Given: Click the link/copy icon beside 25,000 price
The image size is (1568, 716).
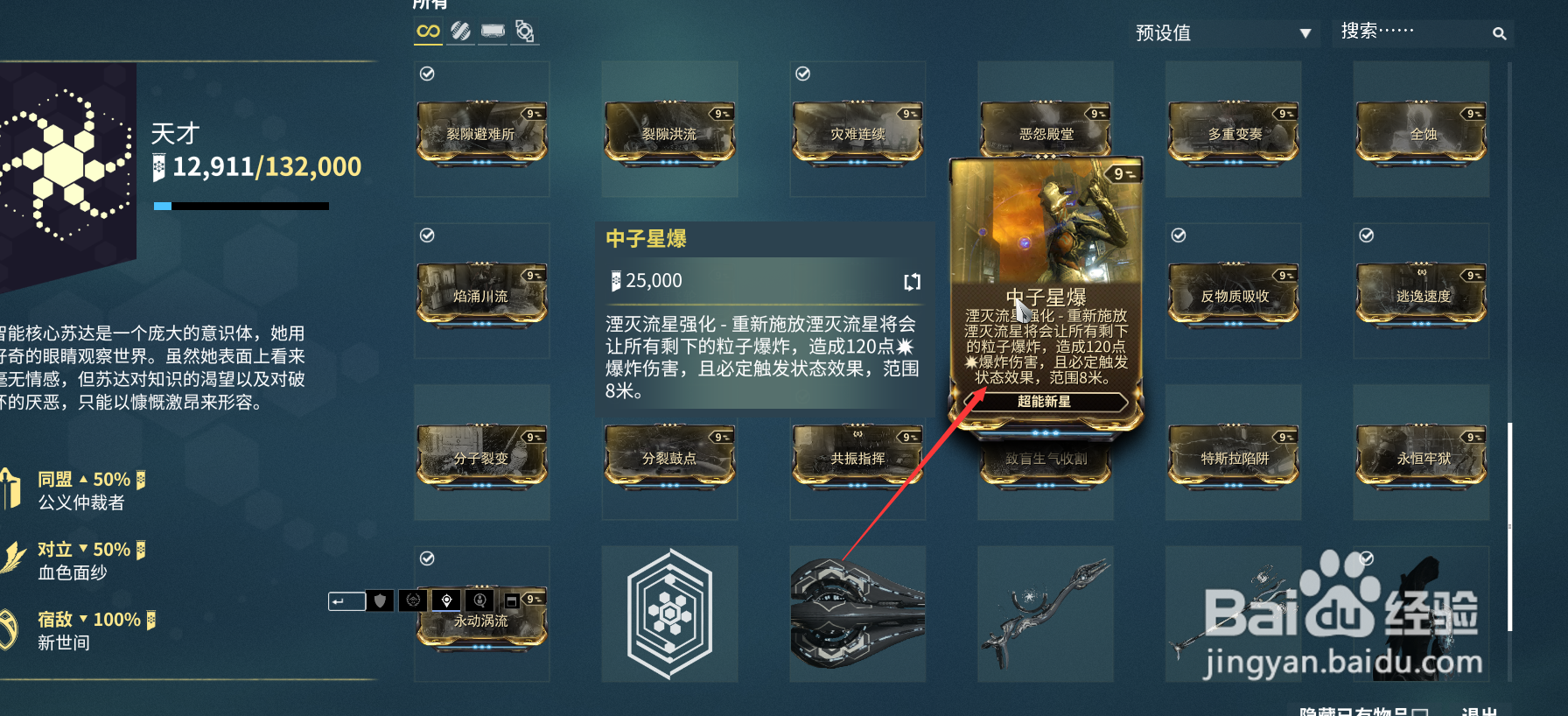Looking at the screenshot, I should pyautogui.click(x=912, y=281).
